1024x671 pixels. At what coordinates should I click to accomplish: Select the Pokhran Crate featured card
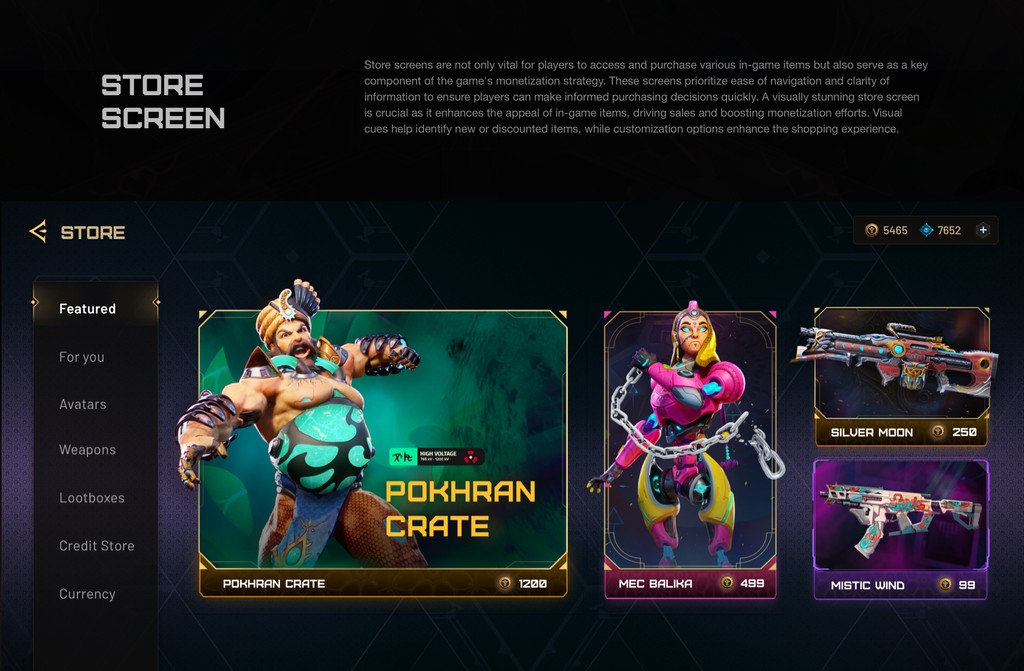pos(383,452)
